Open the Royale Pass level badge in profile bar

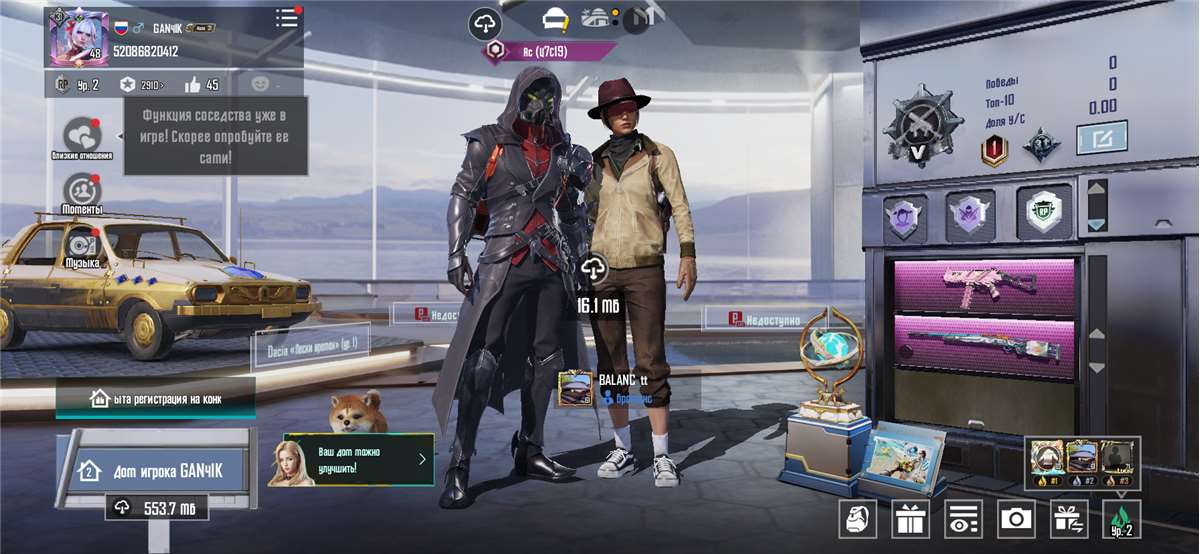(x=77, y=85)
